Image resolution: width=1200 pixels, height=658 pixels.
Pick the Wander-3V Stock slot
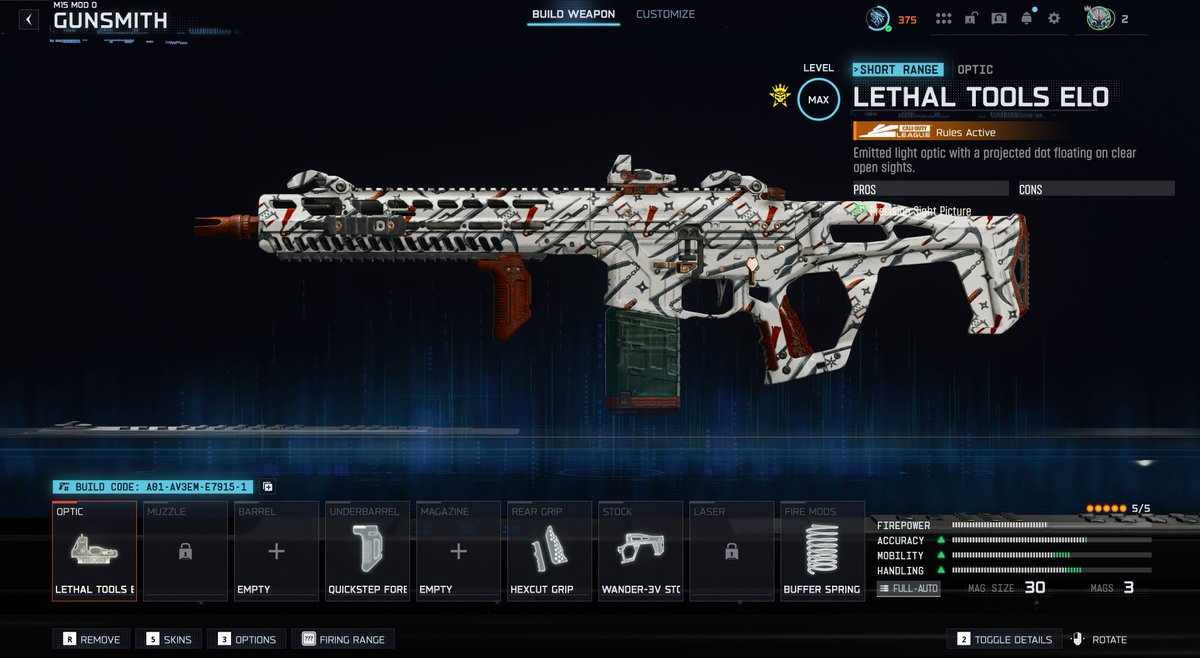pyautogui.click(x=641, y=551)
